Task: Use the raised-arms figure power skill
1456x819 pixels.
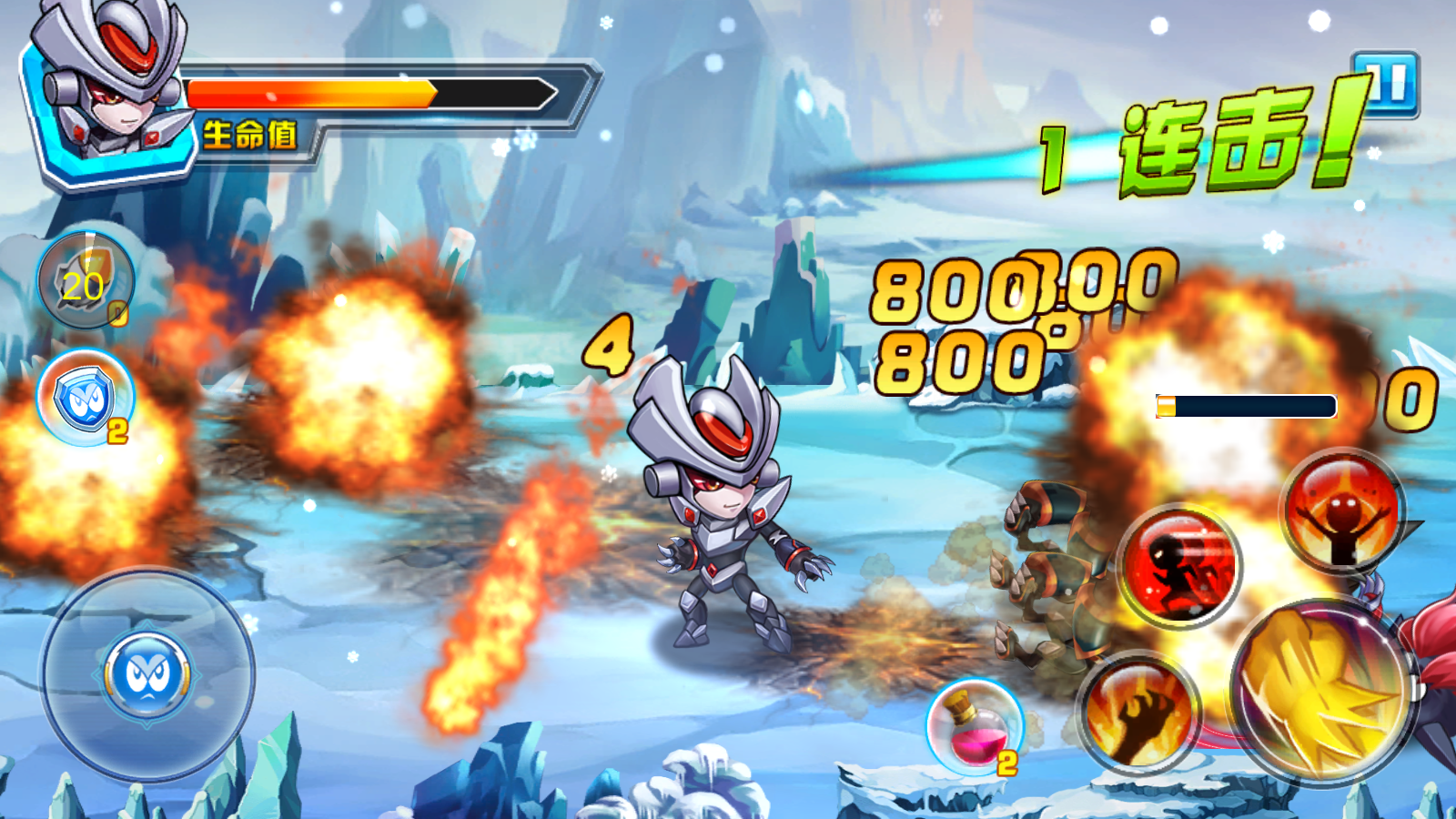Action: tap(1343, 511)
